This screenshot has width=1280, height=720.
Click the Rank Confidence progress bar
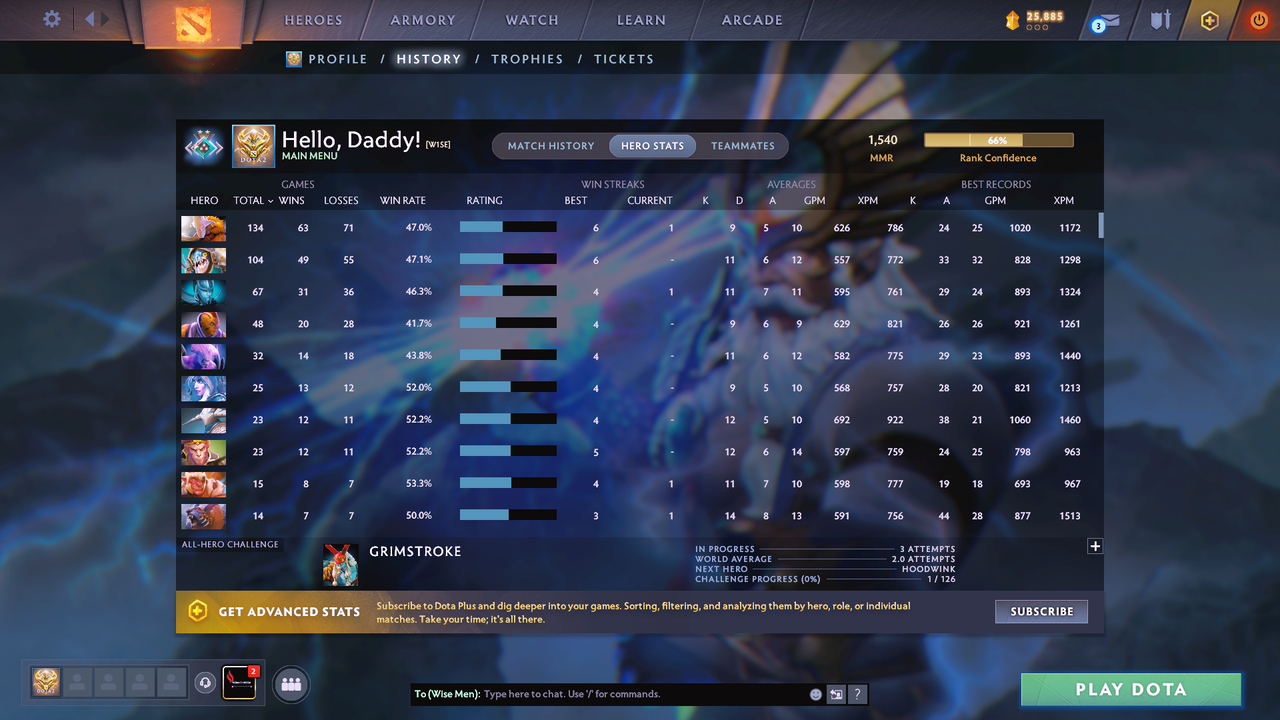point(997,140)
